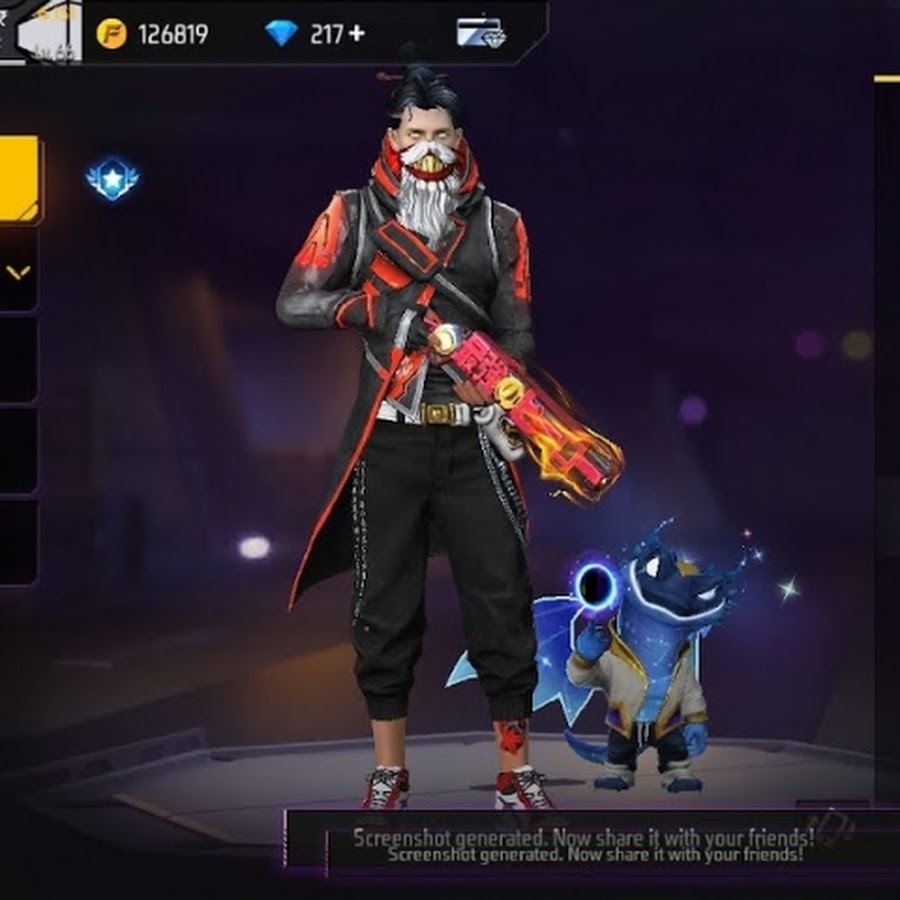Select the highlighted yellow side tab
This screenshot has height=900, width=900.
[18, 179]
